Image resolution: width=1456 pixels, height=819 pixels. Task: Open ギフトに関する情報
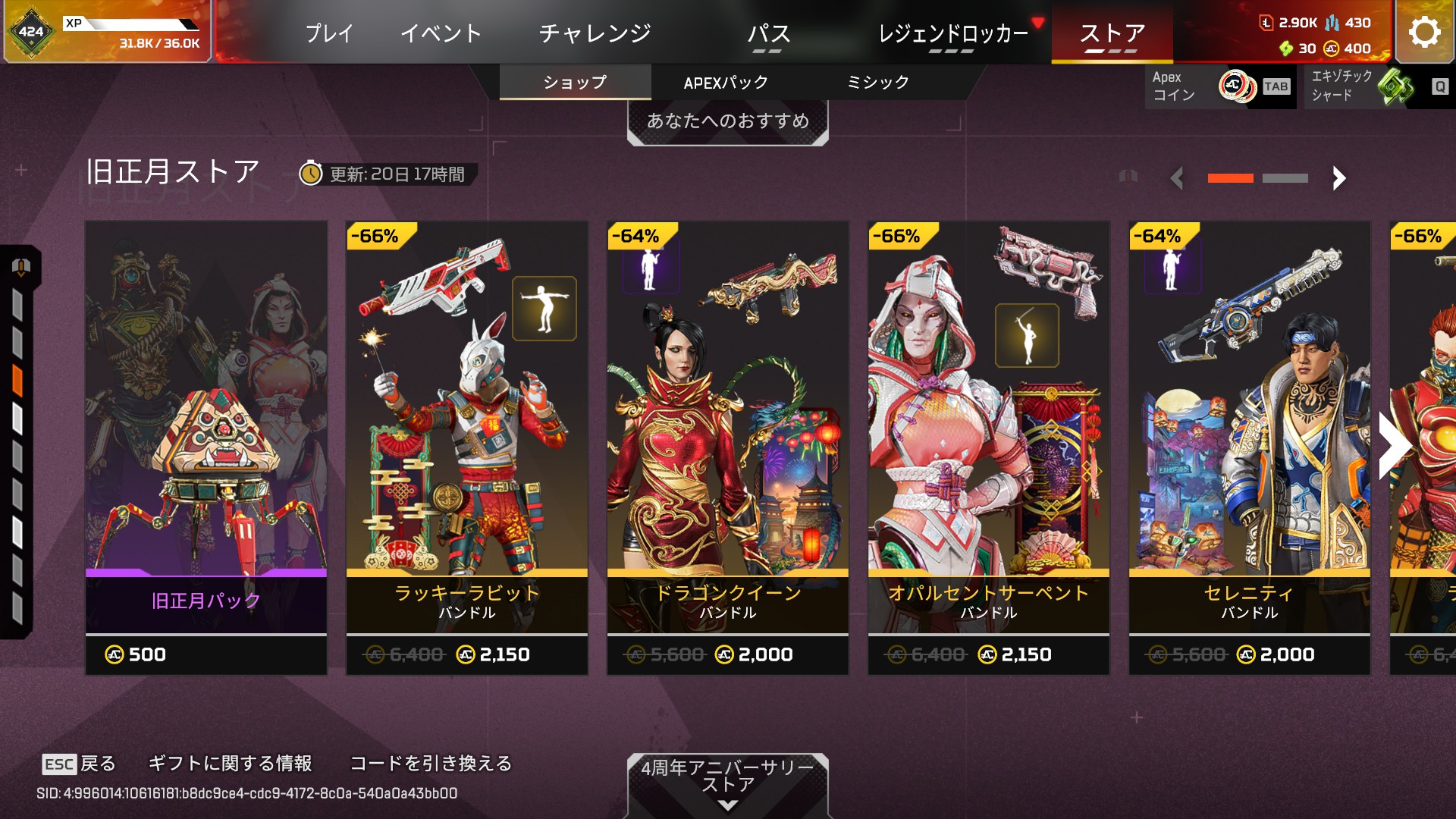click(230, 763)
